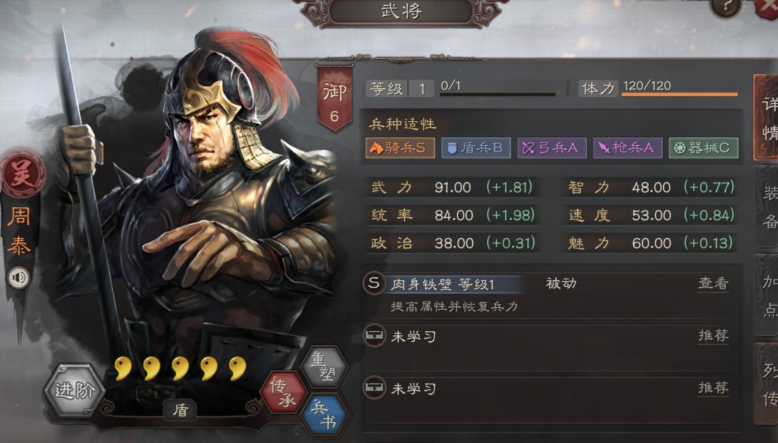Tap the 进阶 advancement button
This screenshot has height=443, width=778.
(74, 390)
